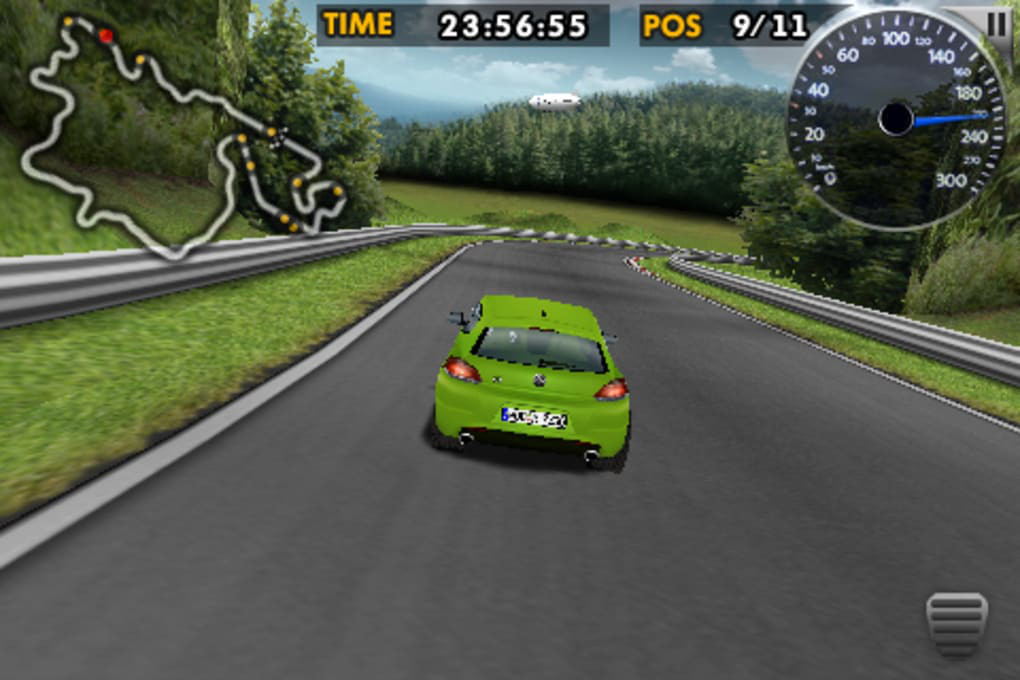The width and height of the screenshot is (1020, 680).
Task: Click the track layout minimap
Action: pos(180,135)
